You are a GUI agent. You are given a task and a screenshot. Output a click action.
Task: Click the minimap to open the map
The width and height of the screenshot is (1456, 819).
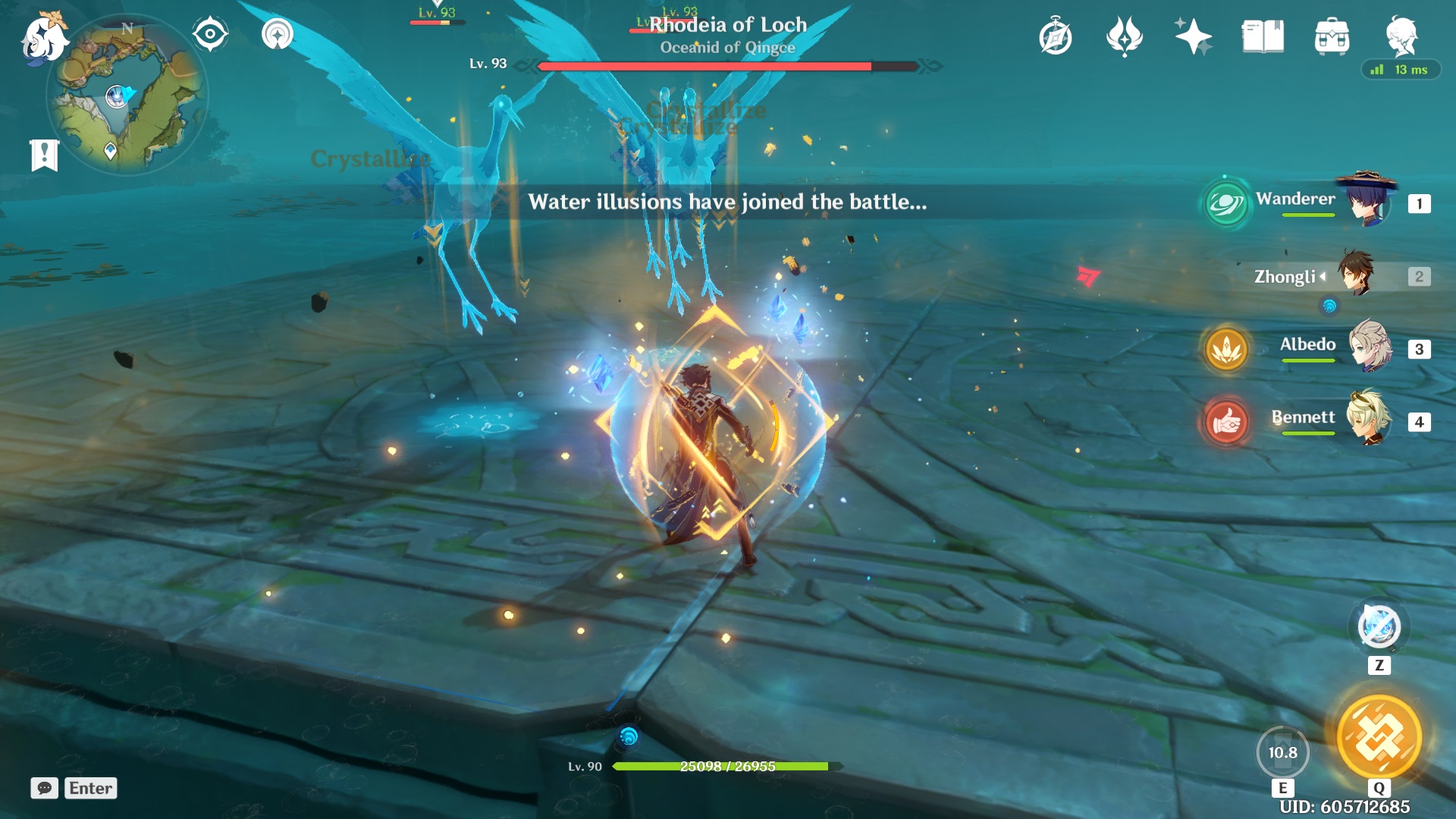click(x=127, y=91)
